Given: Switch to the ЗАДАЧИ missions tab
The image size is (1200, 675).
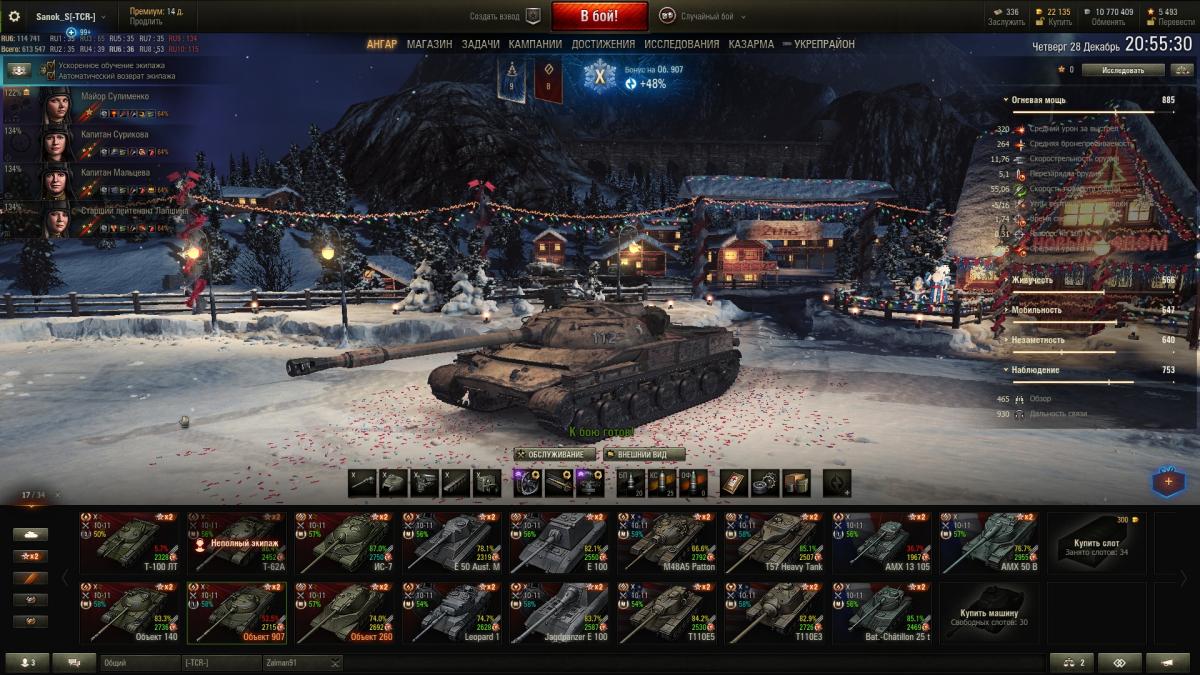Looking at the screenshot, I should [481, 44].
